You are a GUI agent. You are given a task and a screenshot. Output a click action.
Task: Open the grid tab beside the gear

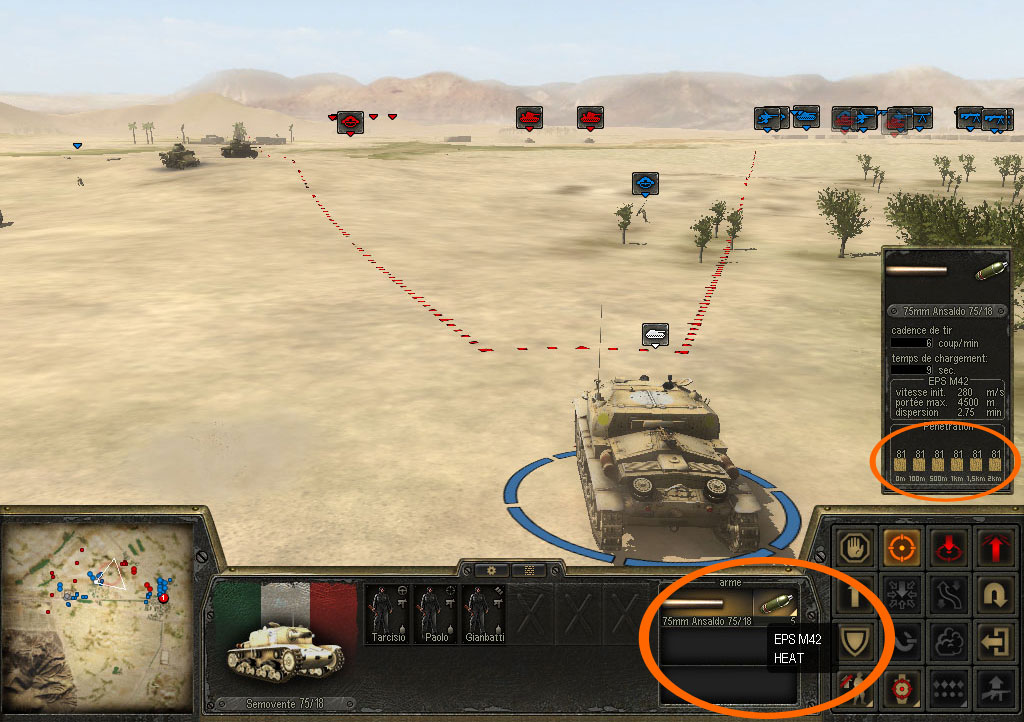click(527, 570)
